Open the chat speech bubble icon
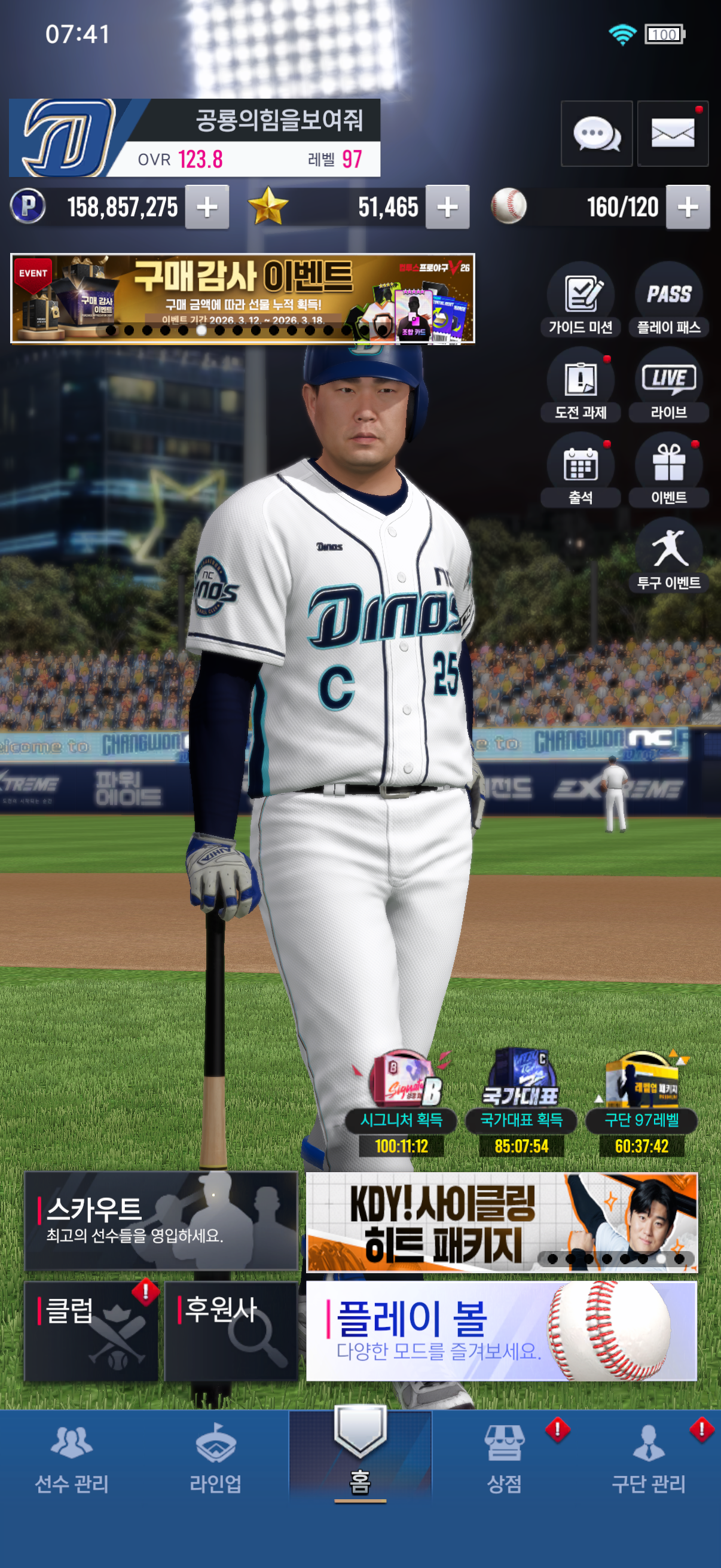 tap(596, 133)
